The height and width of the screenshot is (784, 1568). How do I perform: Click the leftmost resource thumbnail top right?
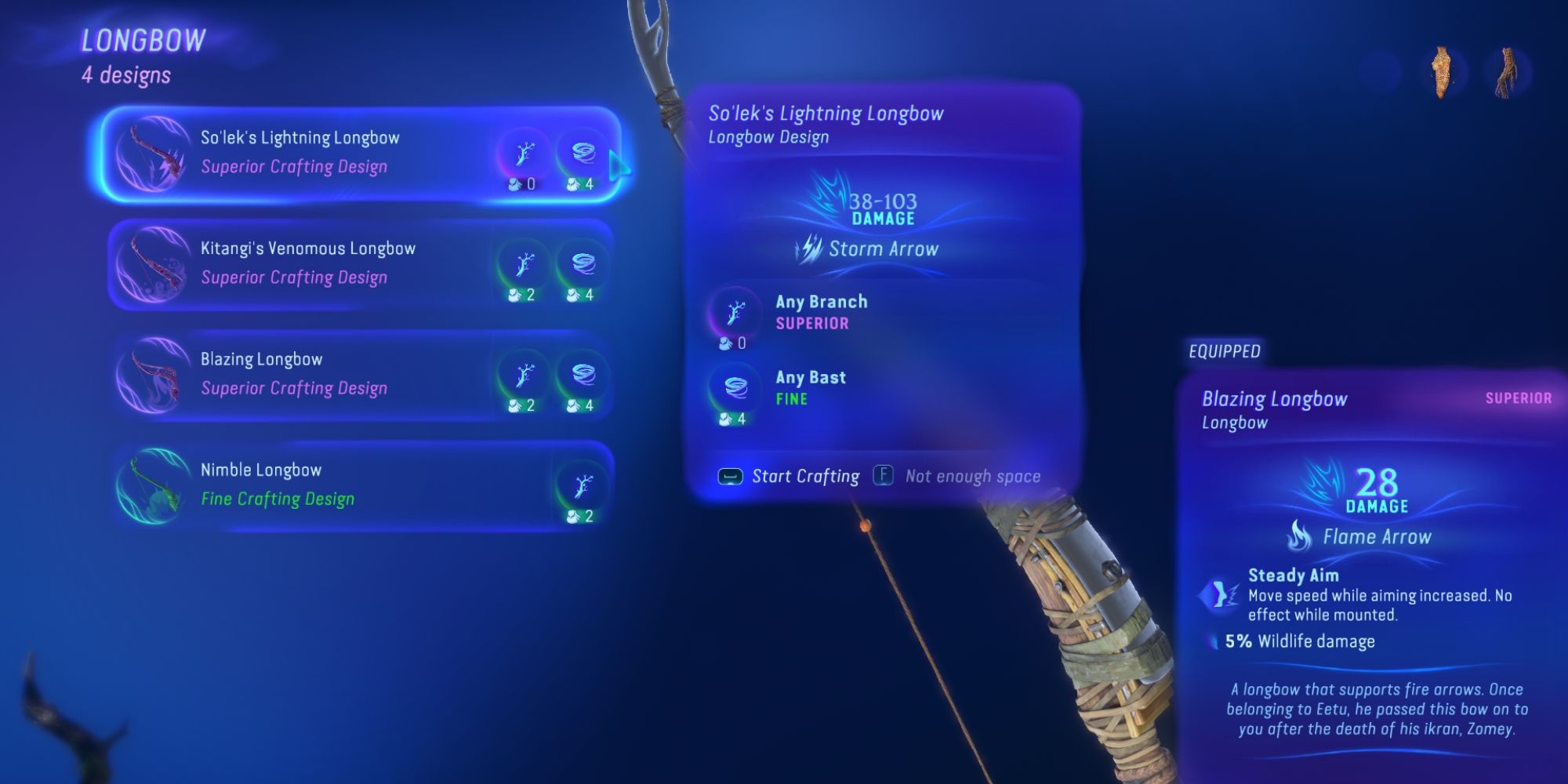click(1441, 67)
